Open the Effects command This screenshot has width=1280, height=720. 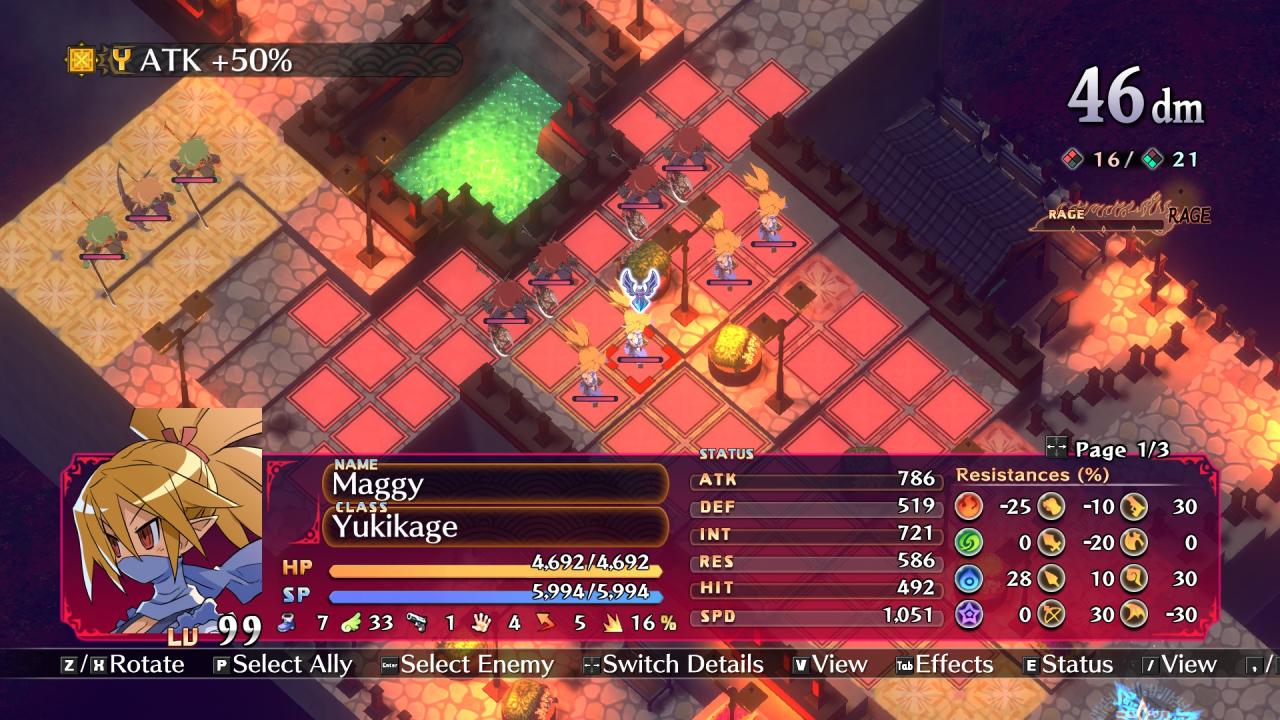pyautogui.click(x=944, y=665)
